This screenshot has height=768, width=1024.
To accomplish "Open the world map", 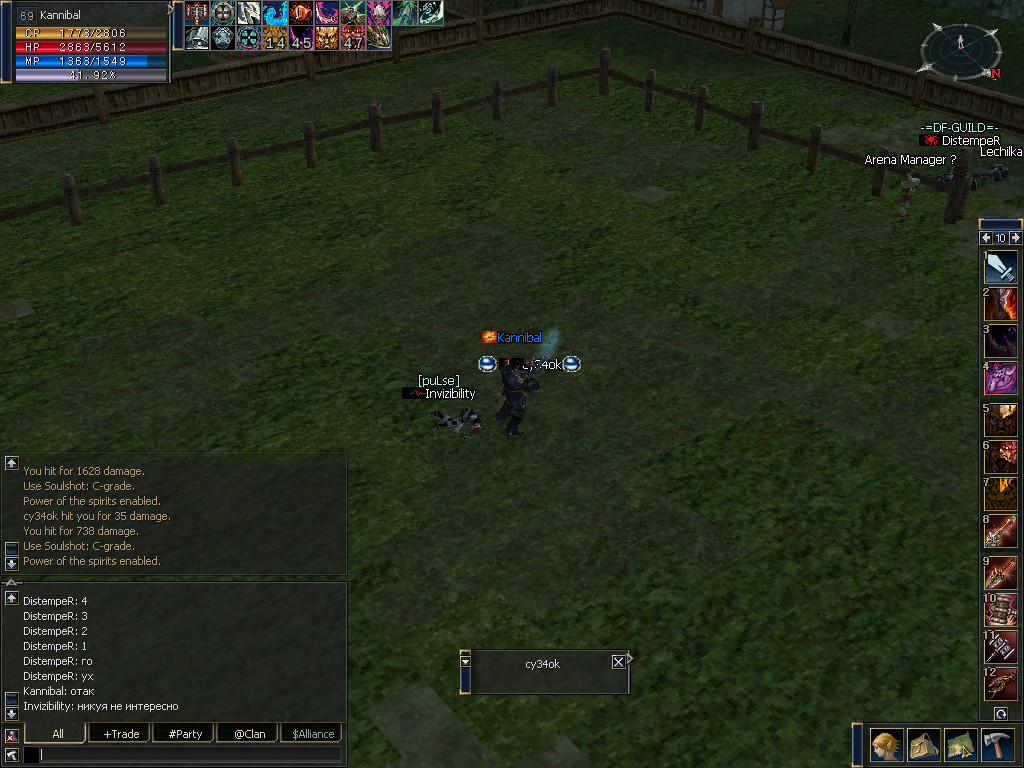I will coord(962,746).
